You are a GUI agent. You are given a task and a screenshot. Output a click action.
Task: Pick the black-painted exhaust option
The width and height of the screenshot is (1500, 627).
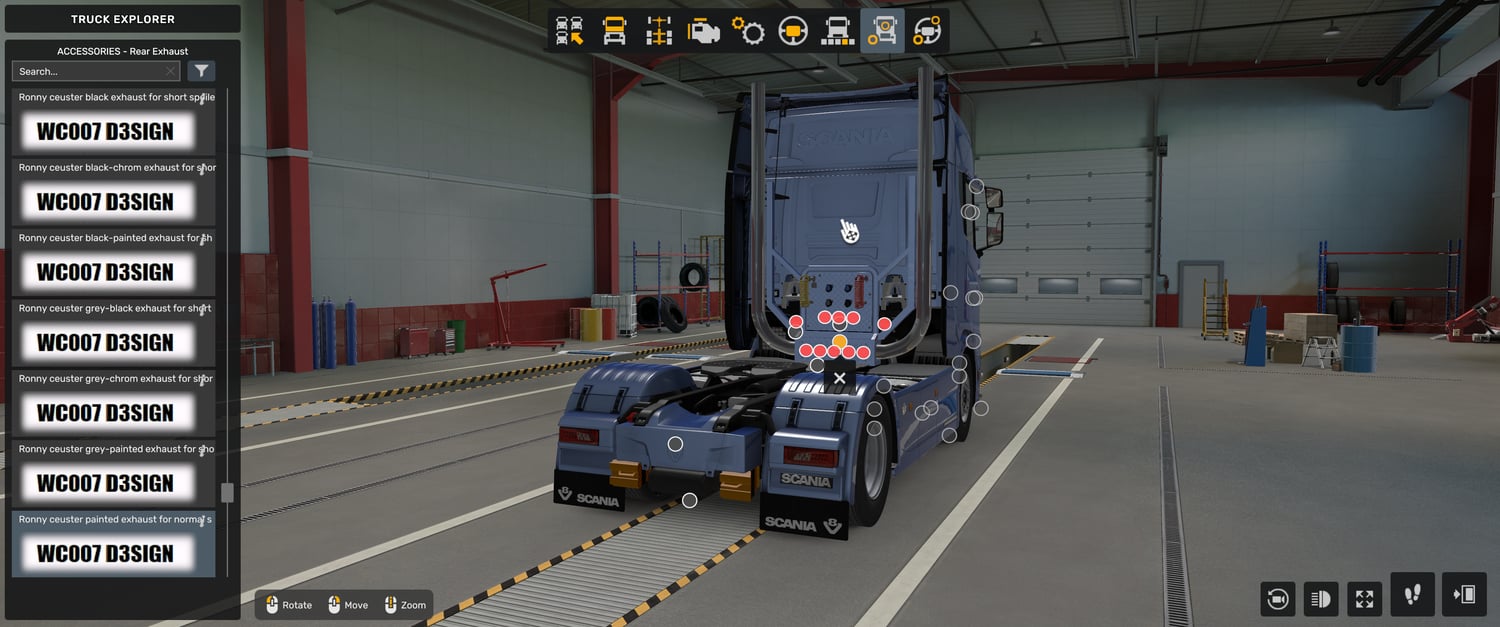(113, 262)
